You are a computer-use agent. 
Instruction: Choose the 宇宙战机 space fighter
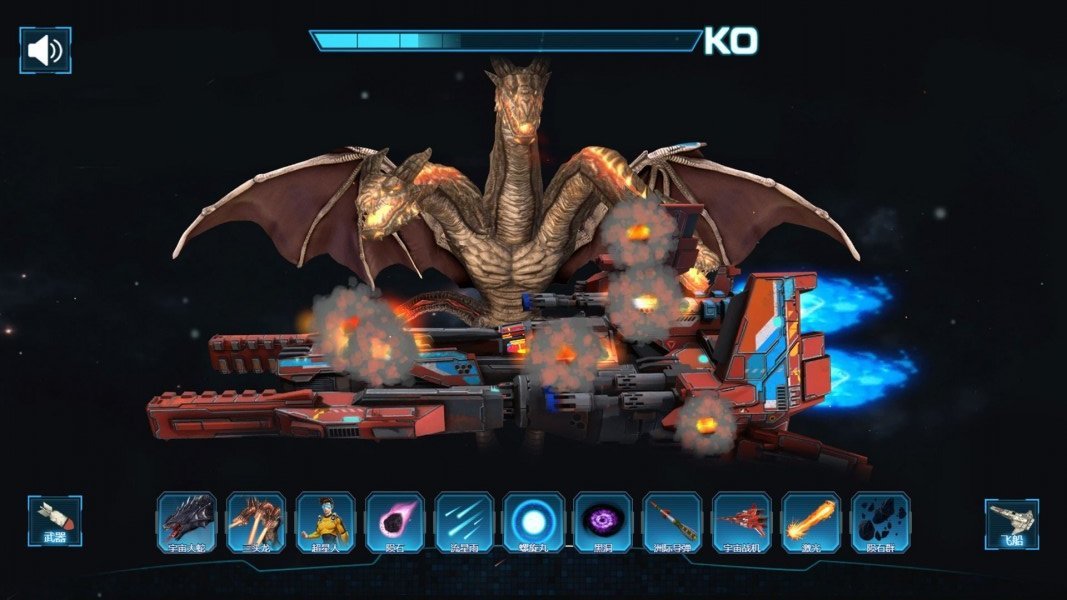742,522
